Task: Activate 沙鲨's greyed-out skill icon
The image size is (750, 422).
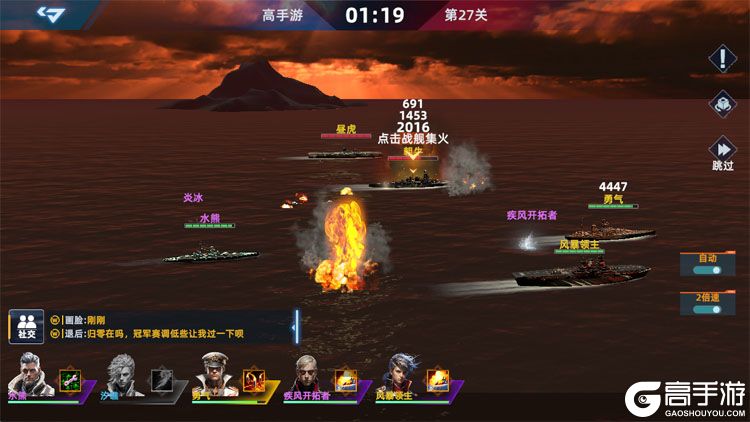Action: (161, 379)
